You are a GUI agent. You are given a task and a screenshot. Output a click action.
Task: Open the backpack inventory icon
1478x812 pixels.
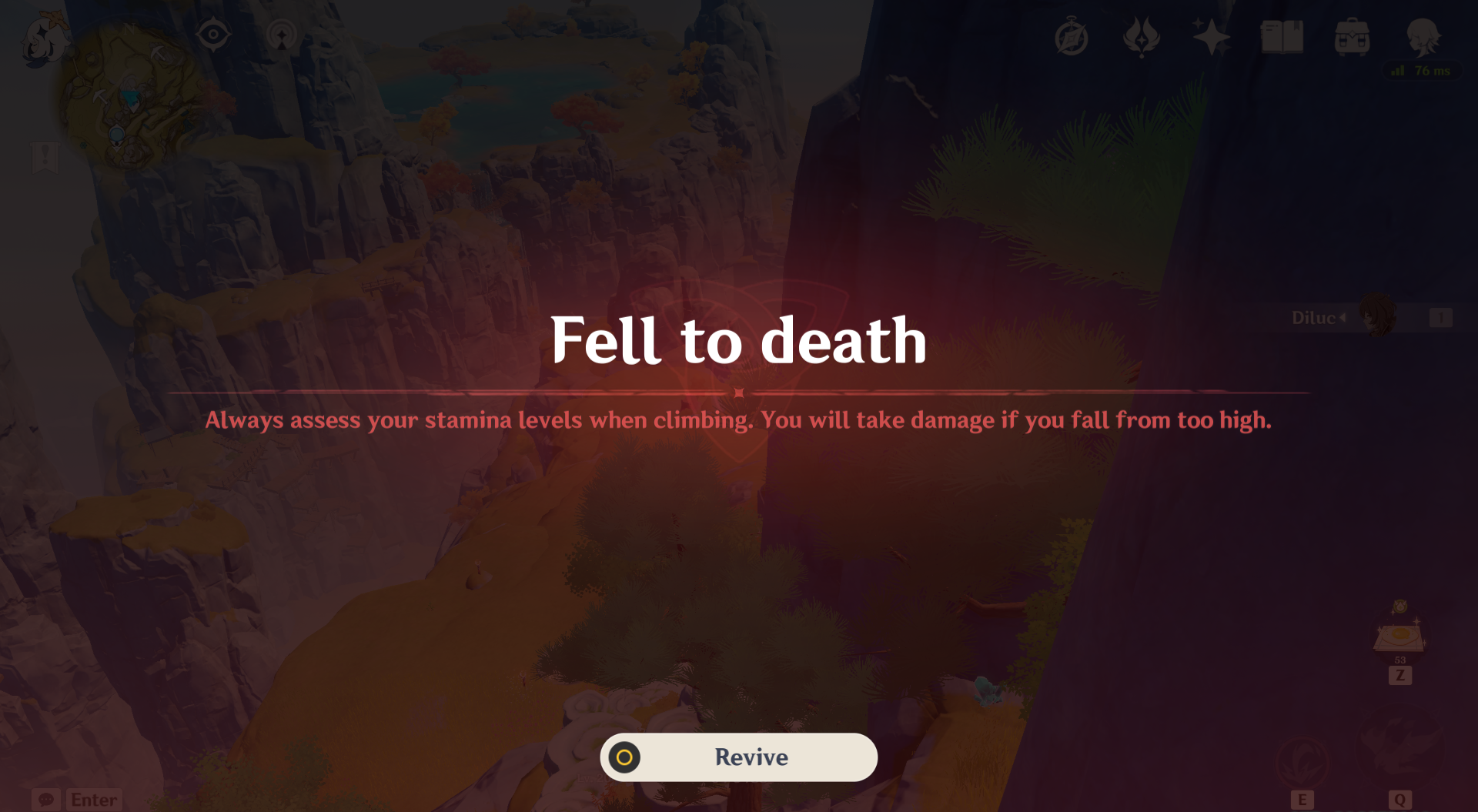click(x=1352, y=37)
